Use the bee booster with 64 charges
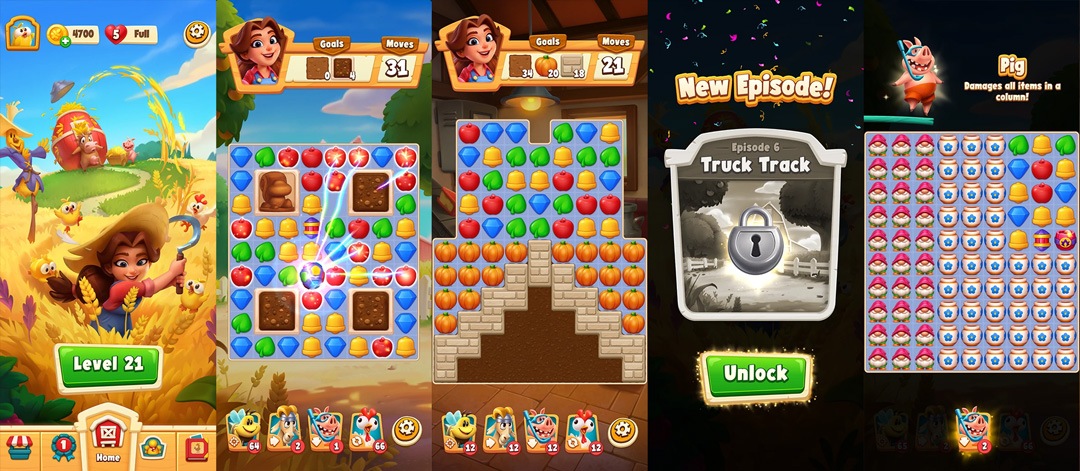 click(x=242, y=428)
